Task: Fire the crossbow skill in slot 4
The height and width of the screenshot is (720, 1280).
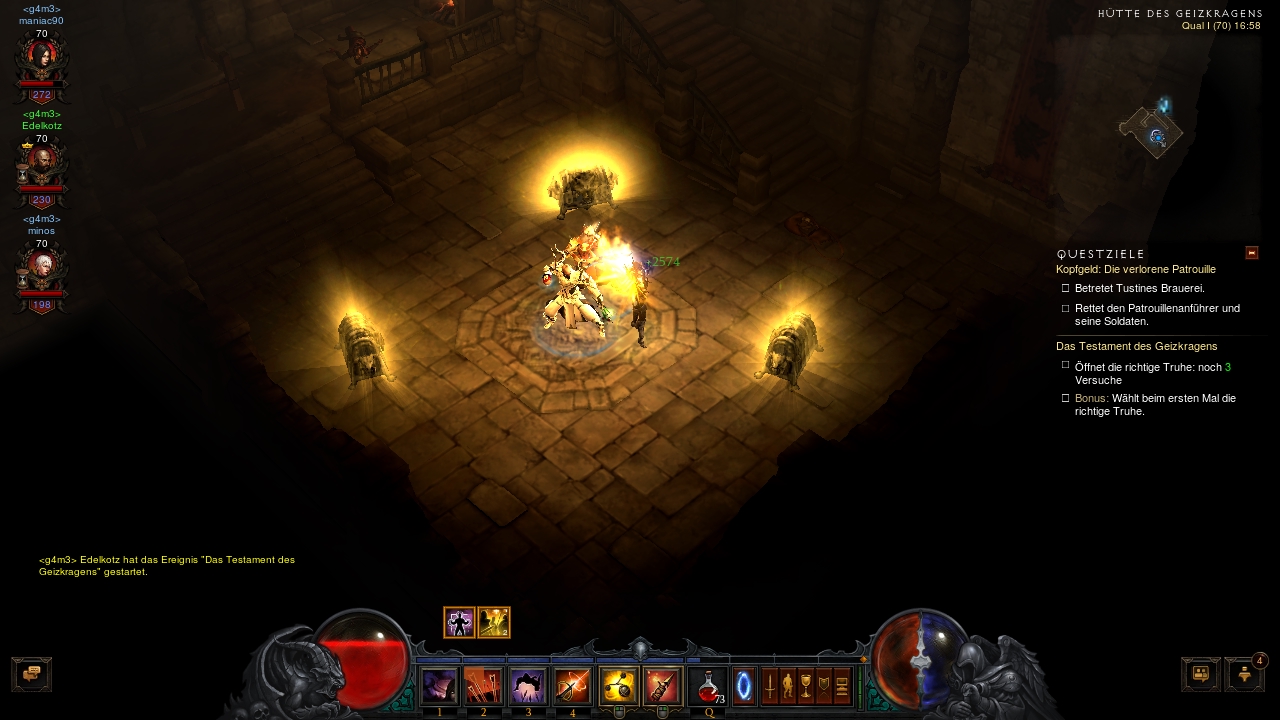Action: 573,686
